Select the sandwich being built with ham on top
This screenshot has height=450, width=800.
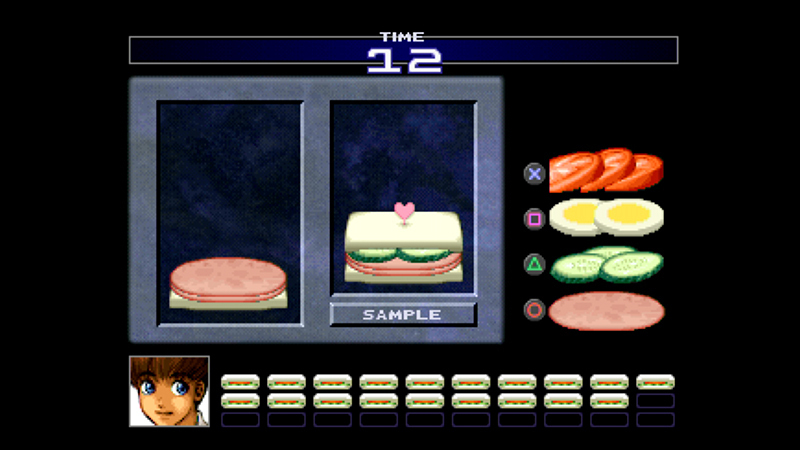(228, 283)
